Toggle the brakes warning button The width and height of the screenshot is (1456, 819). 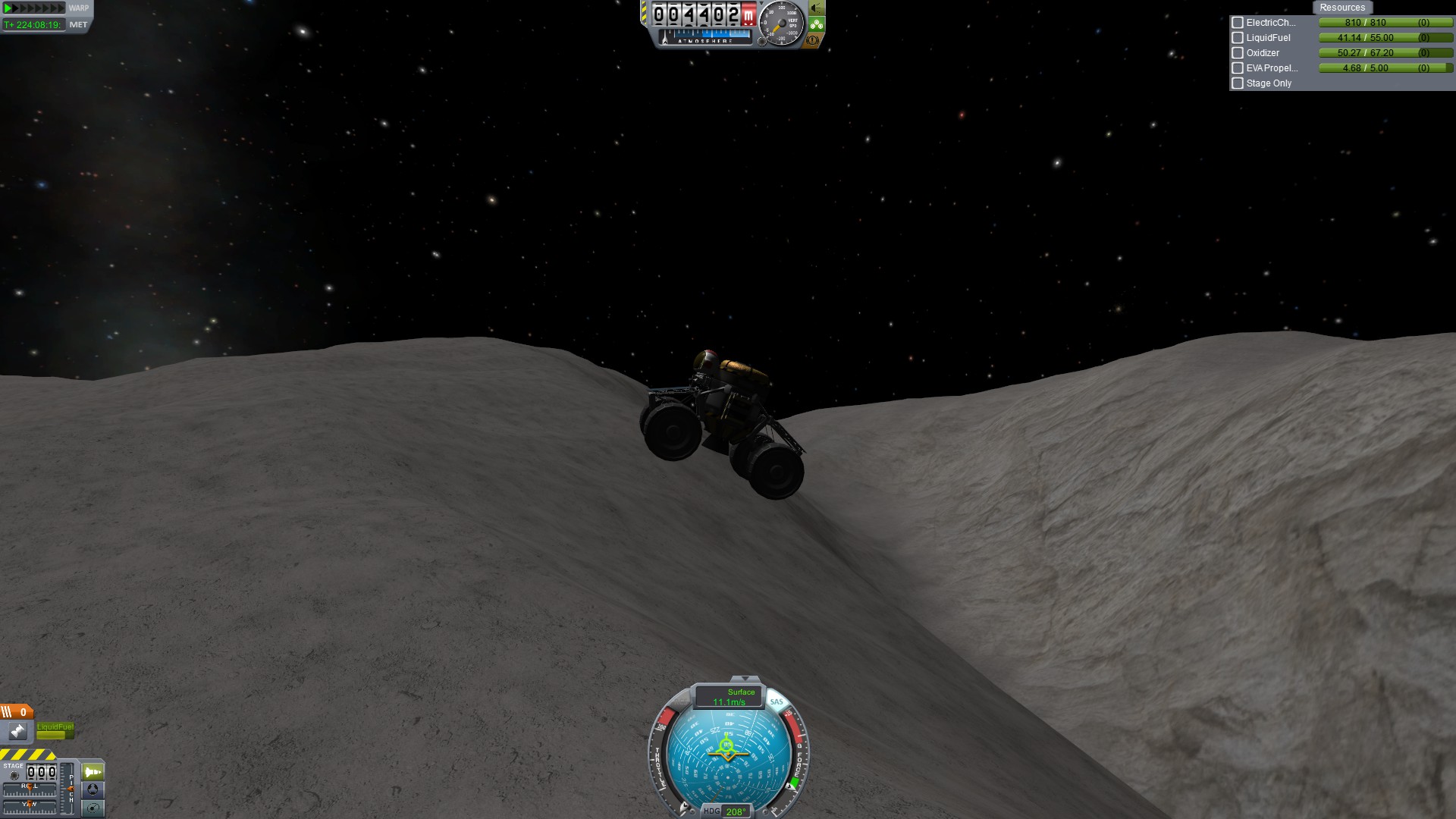pos(813,40)
